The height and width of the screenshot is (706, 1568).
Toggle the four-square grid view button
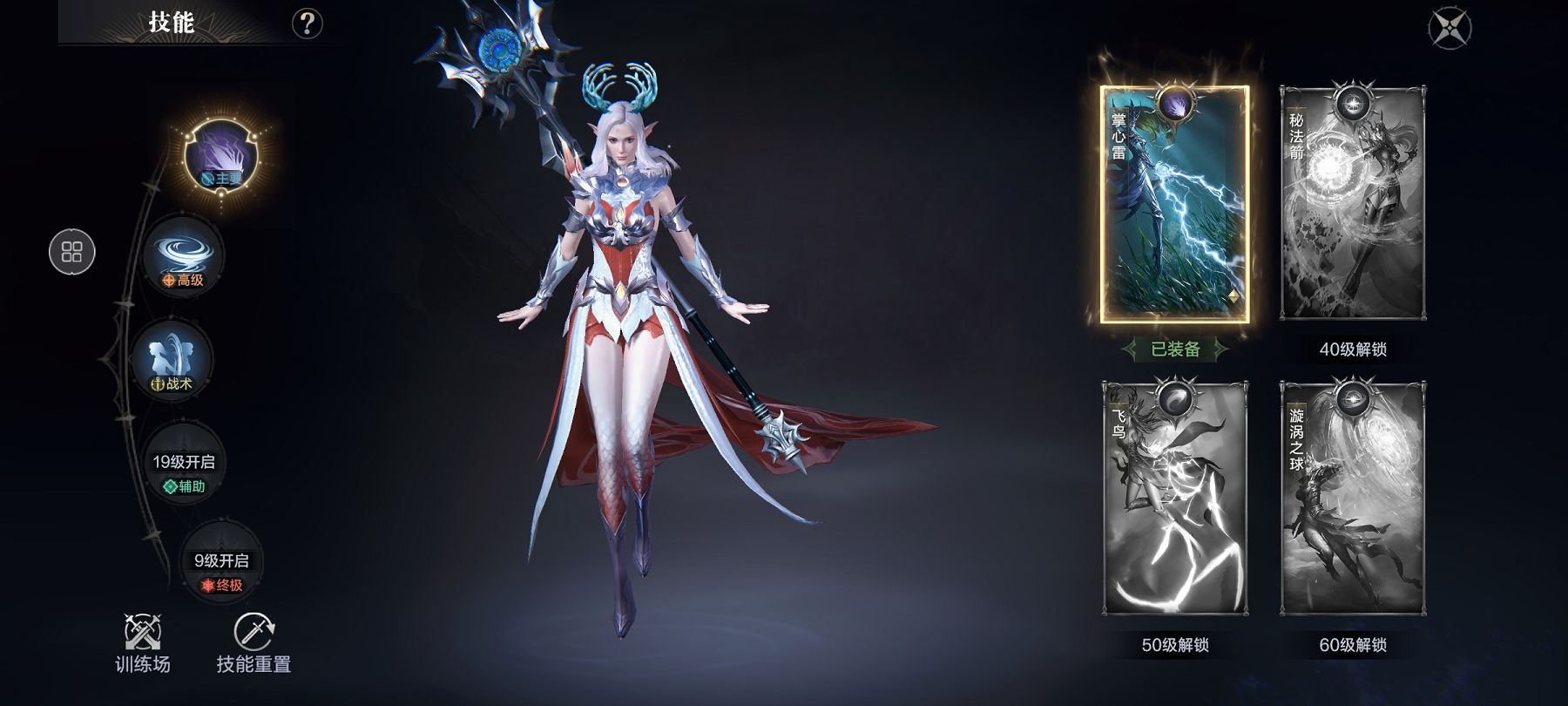click(72, 253)
